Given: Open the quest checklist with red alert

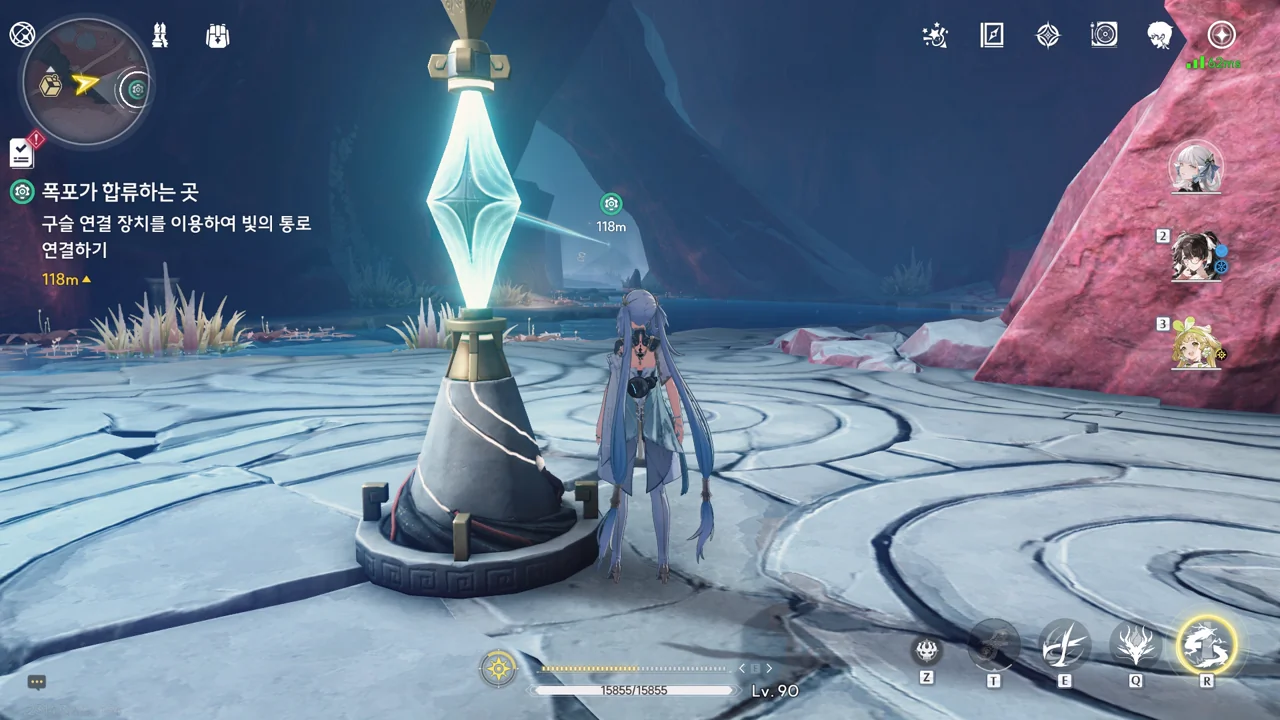Looking at the screenshot, I should point(22,152).
